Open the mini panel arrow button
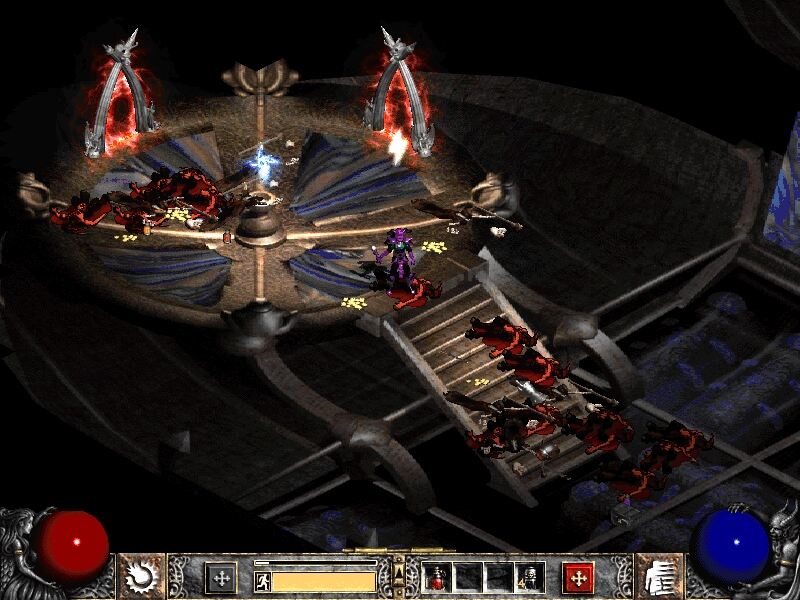 pos(400,571)
